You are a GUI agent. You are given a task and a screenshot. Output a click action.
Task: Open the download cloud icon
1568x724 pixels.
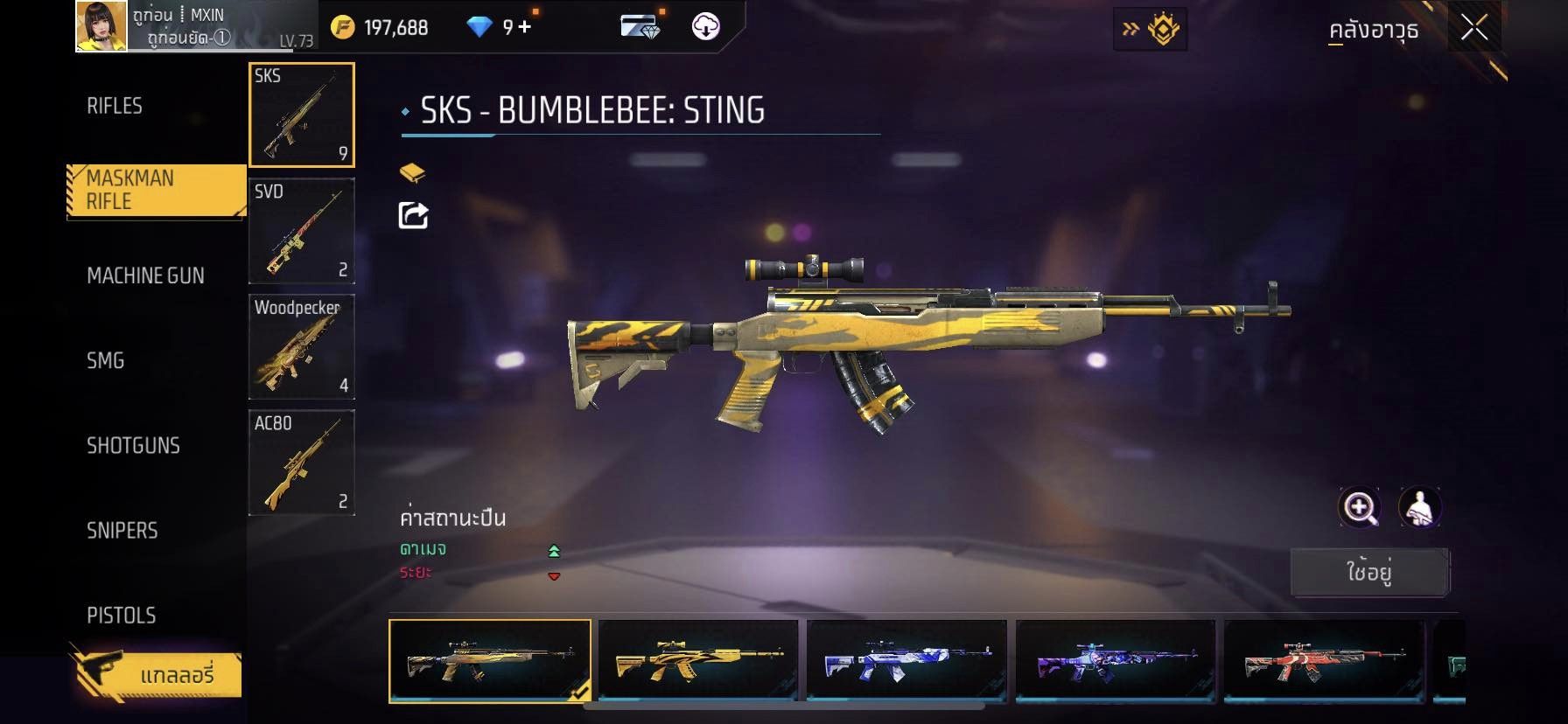(705, 26)
